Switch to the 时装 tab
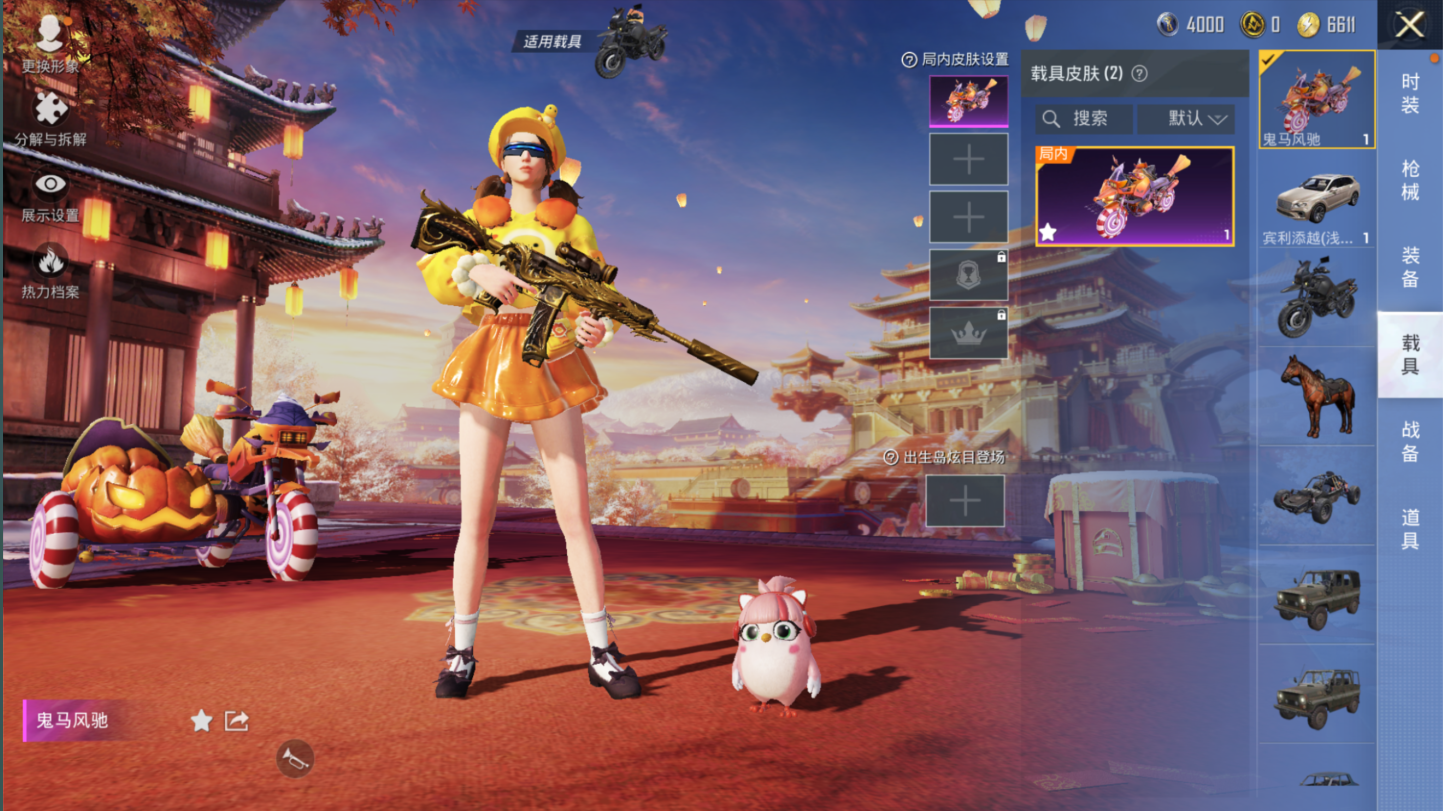The width and height of the screenshot is (1443, 811). [1410, 93]
